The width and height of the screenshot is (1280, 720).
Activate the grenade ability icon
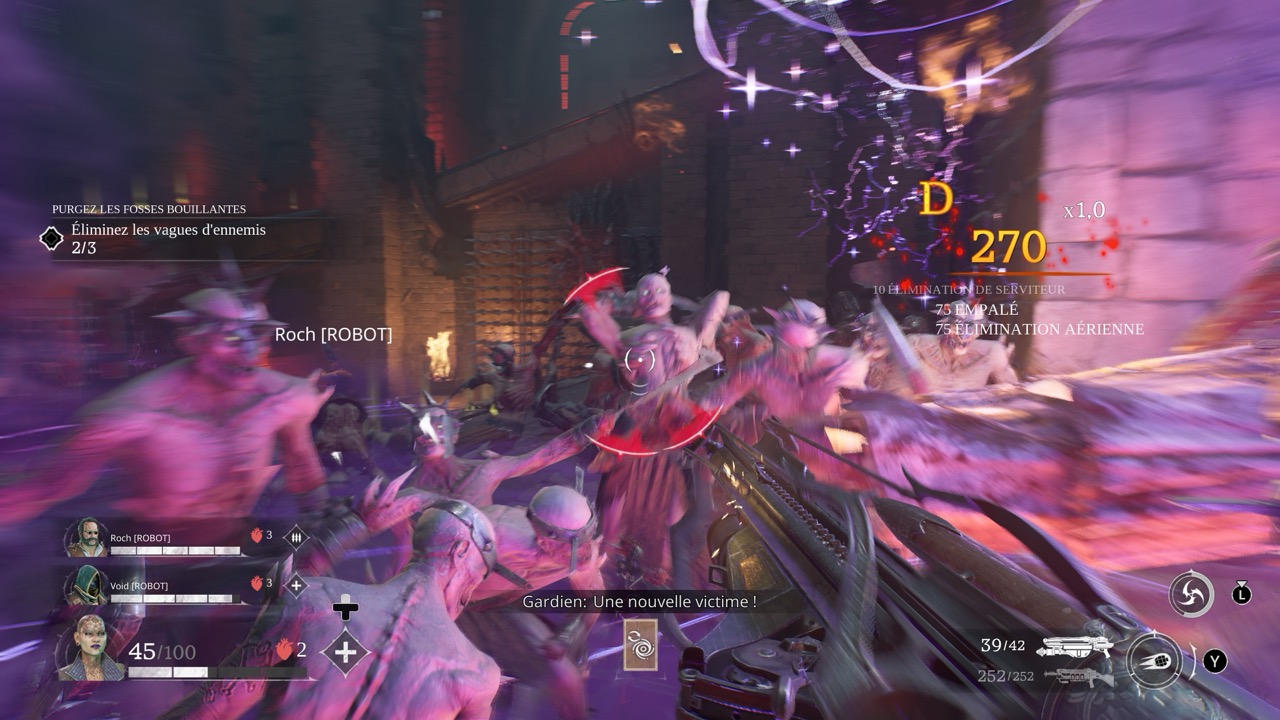[x=1153, y=660]
